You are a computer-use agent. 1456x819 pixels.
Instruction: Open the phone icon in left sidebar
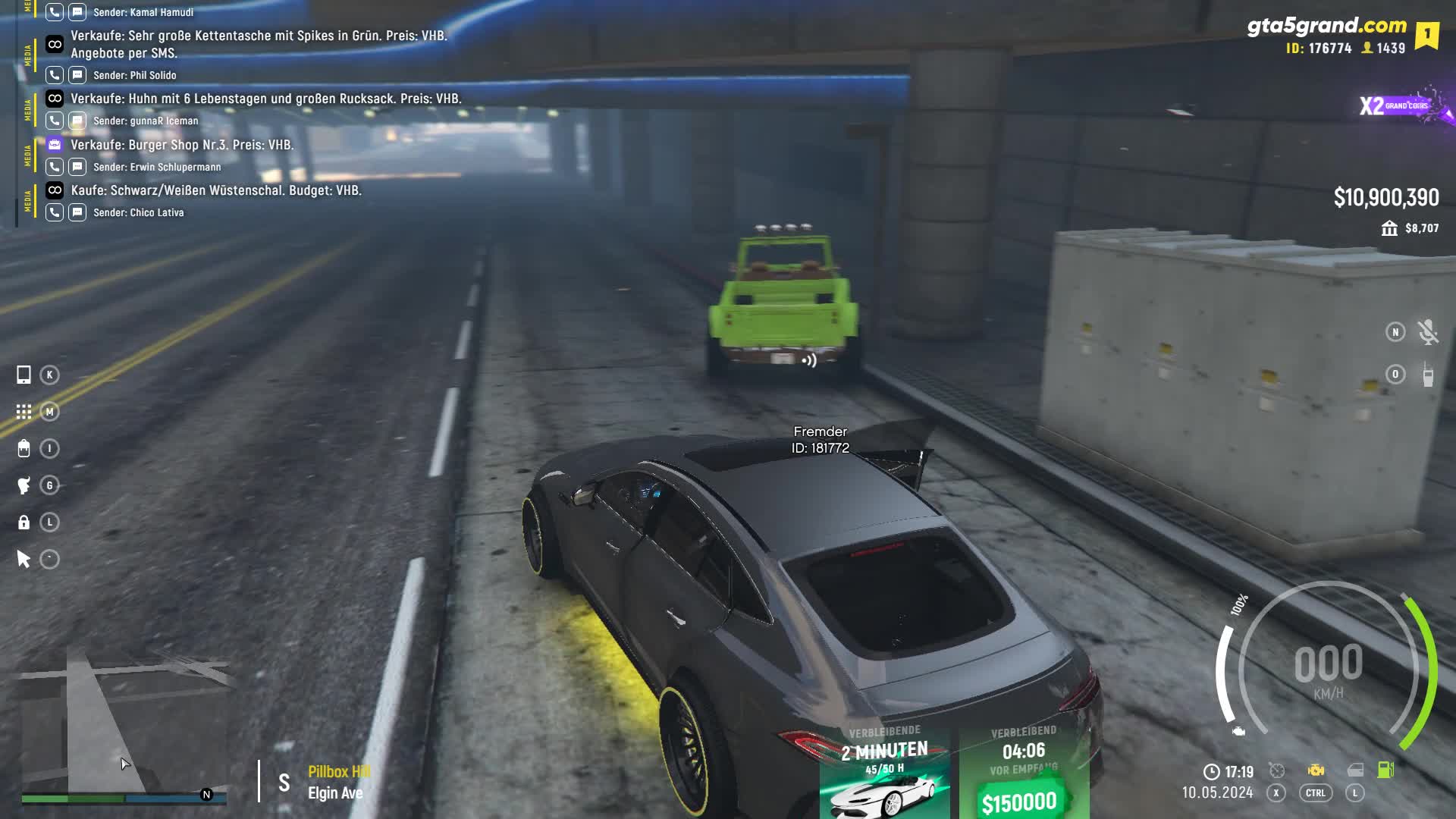pyautogui.click(x=24, y=375)
